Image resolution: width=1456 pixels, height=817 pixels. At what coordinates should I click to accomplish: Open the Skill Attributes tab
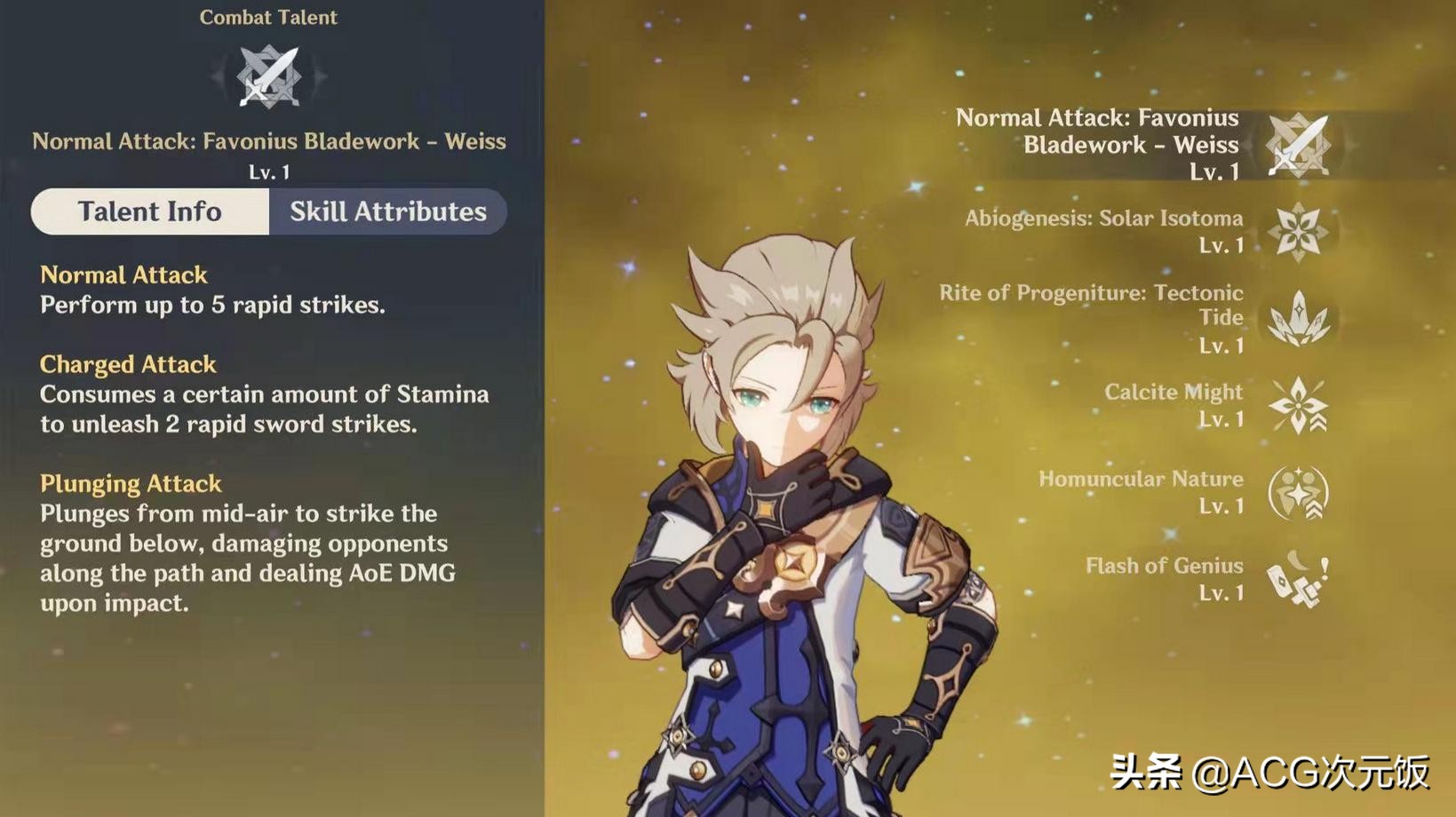click(x=387, y=211)
